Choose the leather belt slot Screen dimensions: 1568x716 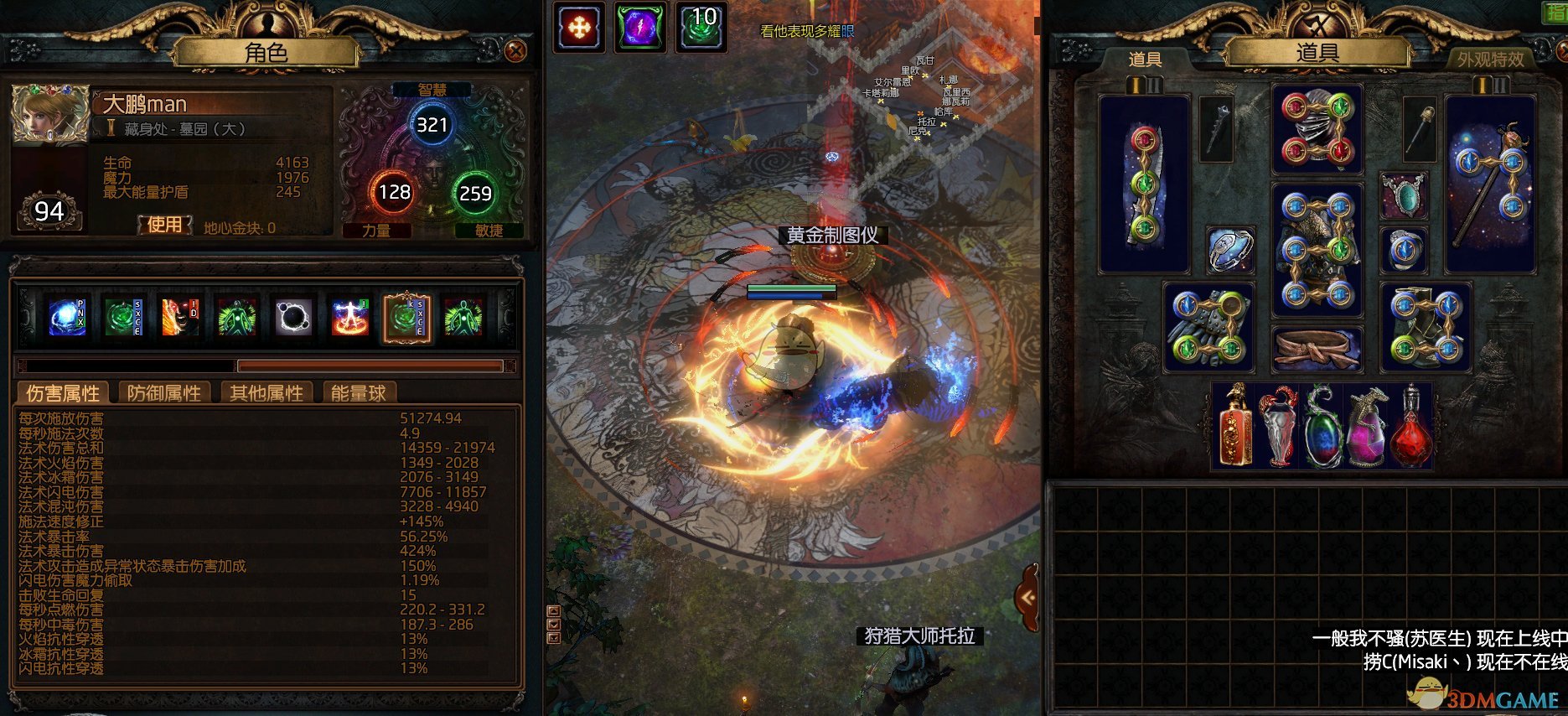pos(1317,349)
